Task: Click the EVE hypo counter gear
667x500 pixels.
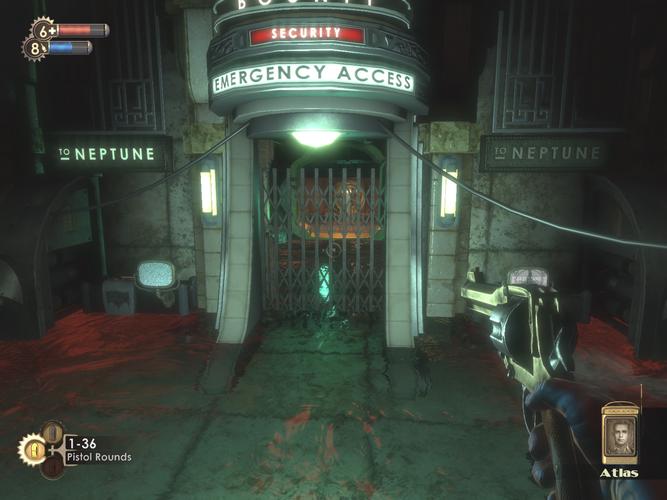Action: 33,48
